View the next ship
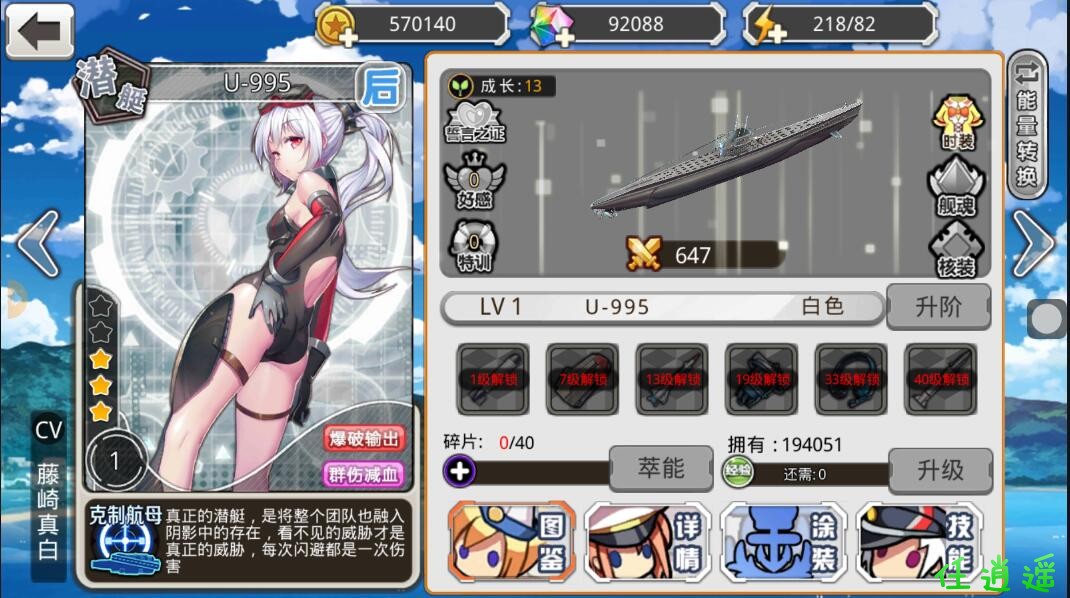1070x598 pixels. coord(1036,243)
